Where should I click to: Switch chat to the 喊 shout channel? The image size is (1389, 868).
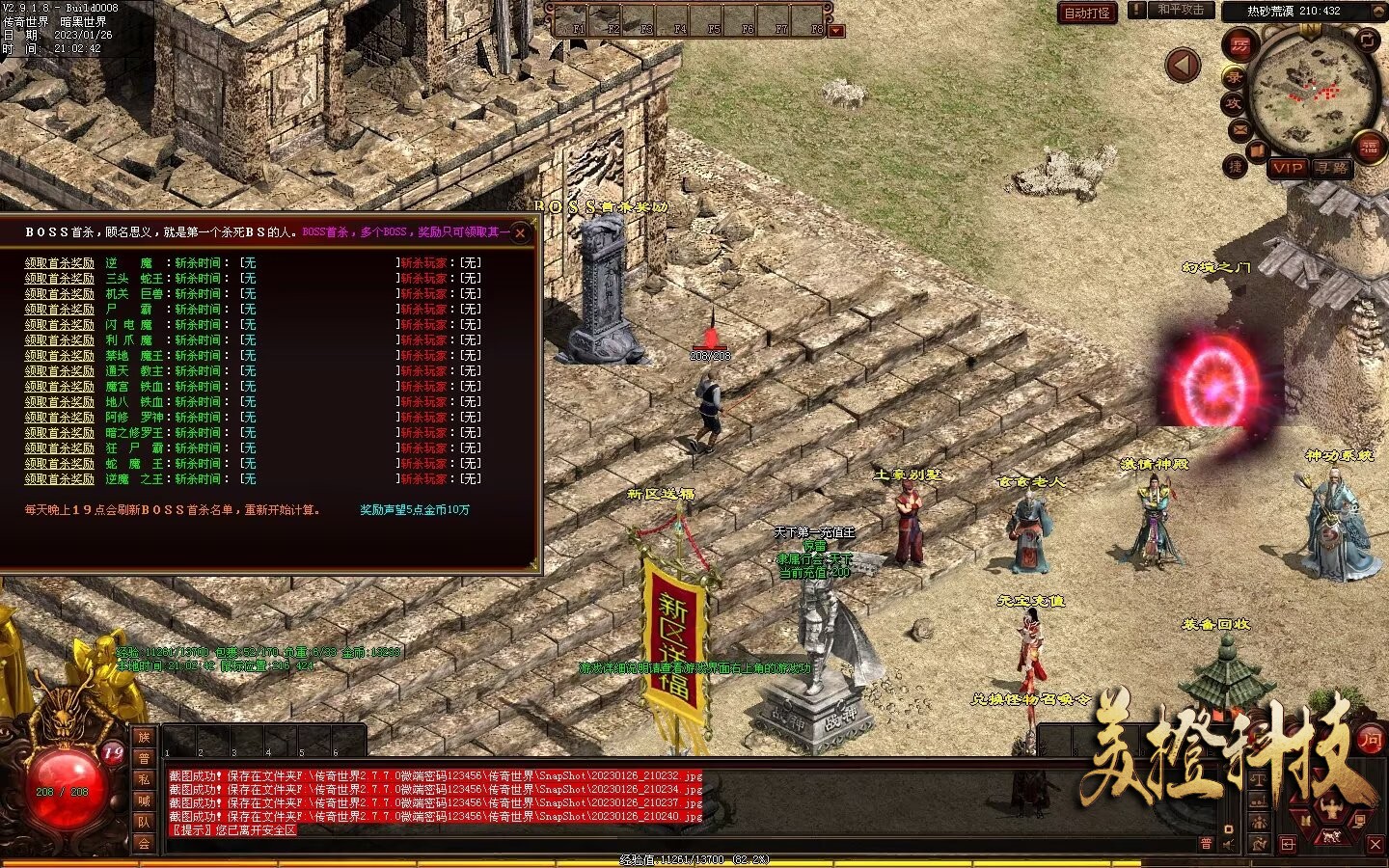click(144, 800)
